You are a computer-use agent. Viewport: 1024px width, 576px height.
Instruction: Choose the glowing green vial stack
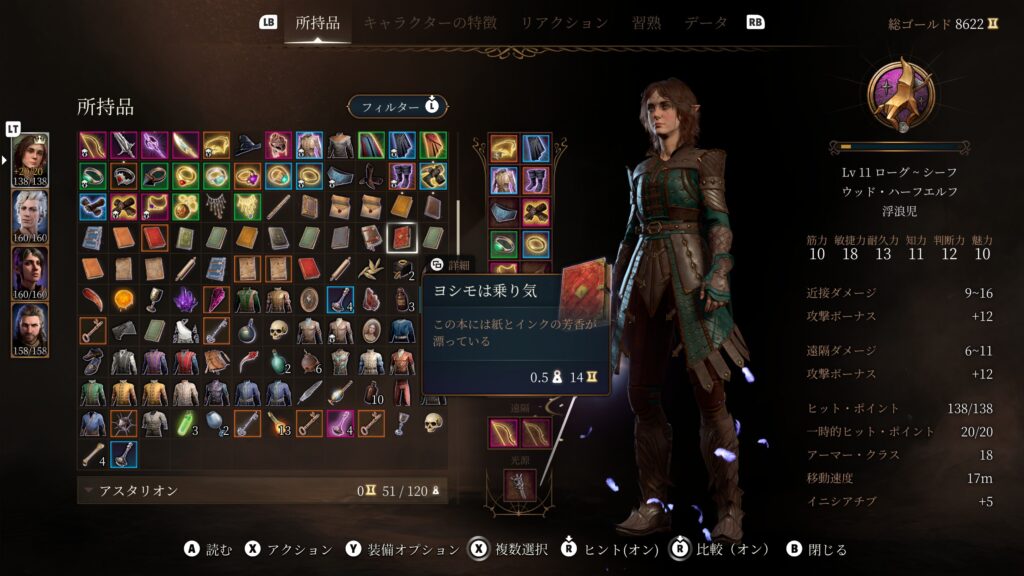(x=185, y=423)
